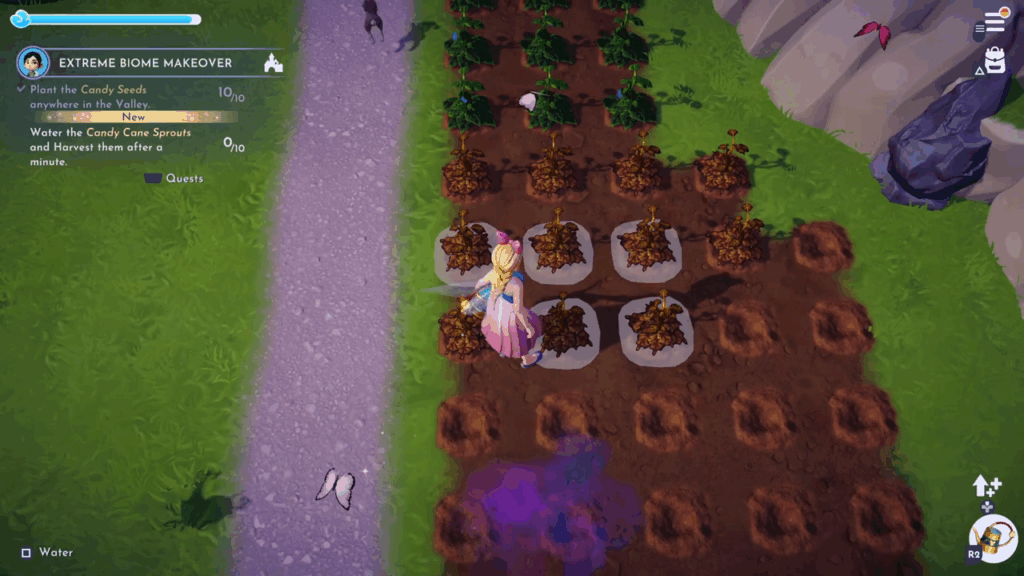Select the watering can tool icon
This screenshot has height=576, width=1024.
994,538
